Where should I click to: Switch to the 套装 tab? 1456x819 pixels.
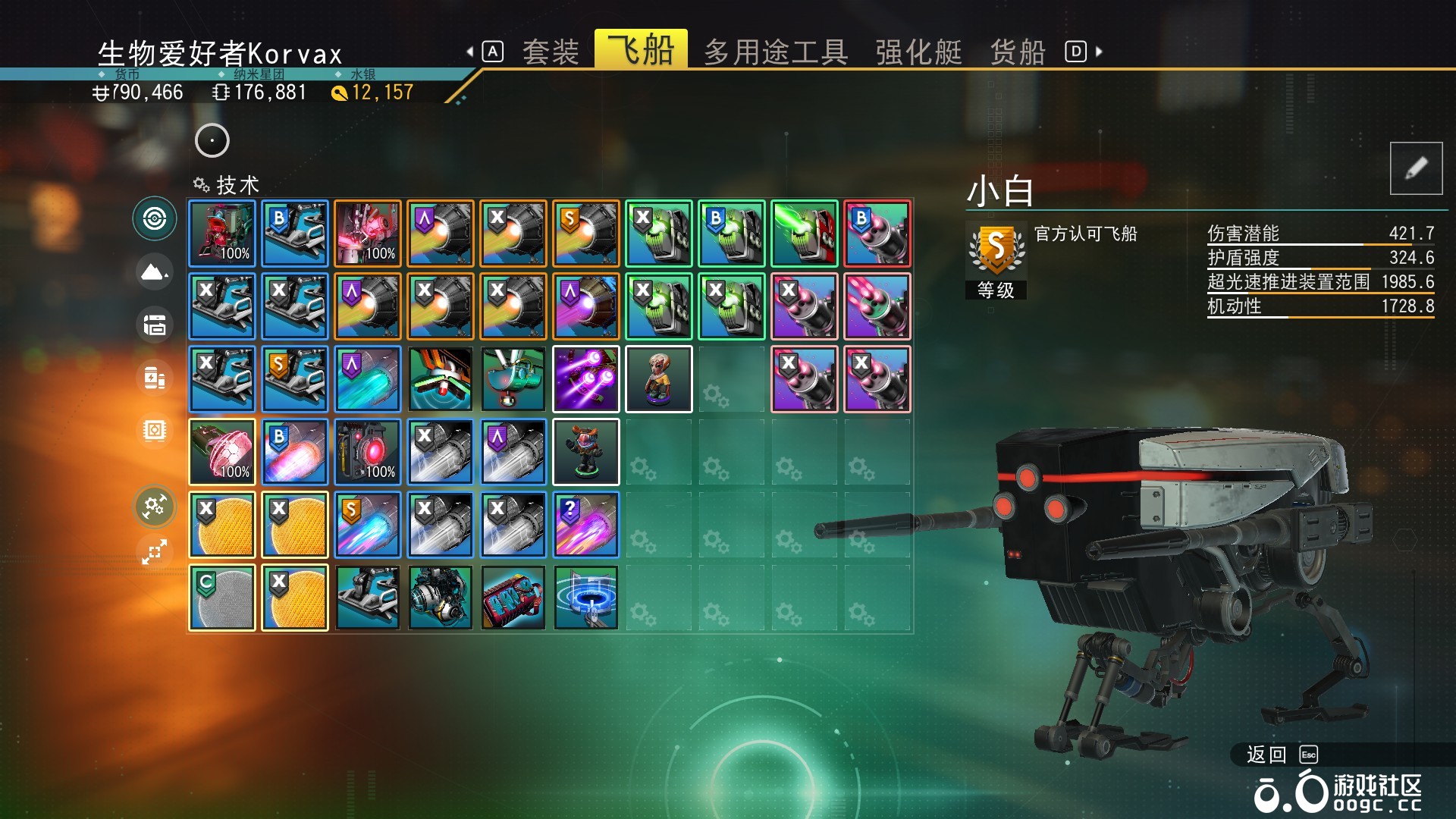coord(551,52)
